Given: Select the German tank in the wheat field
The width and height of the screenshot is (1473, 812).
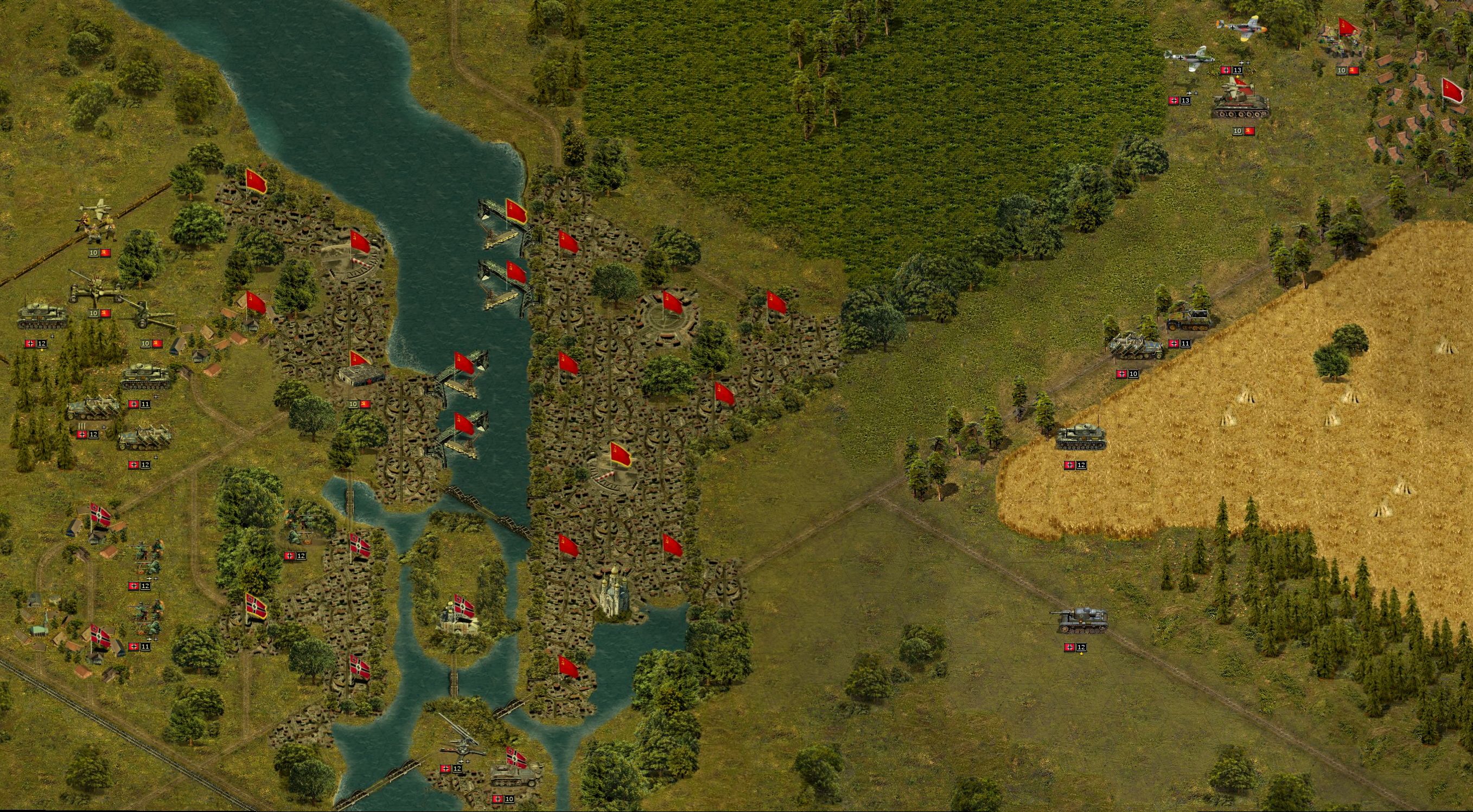Looking at the screenshot, I should click(x=1081, y=437).
